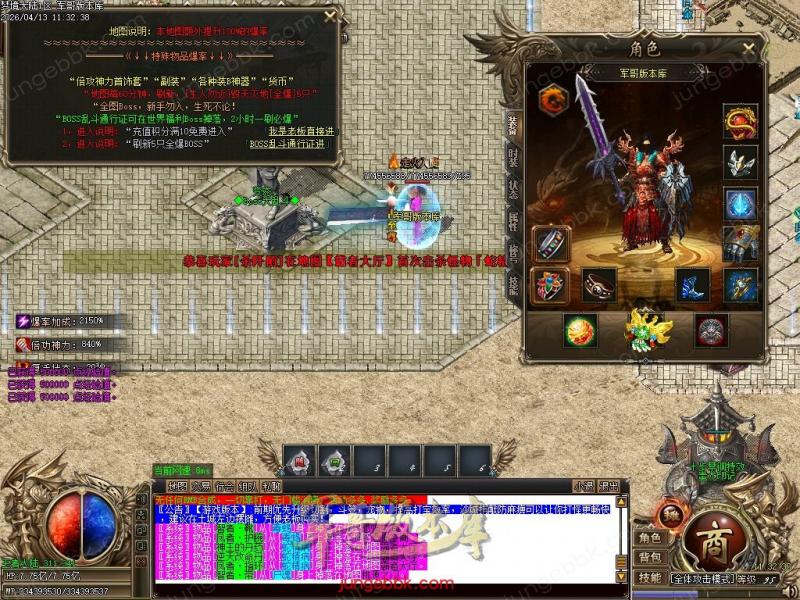800x600 pixels.
Task: Open the 状态 tab
Action: click(x=513, y=188)
